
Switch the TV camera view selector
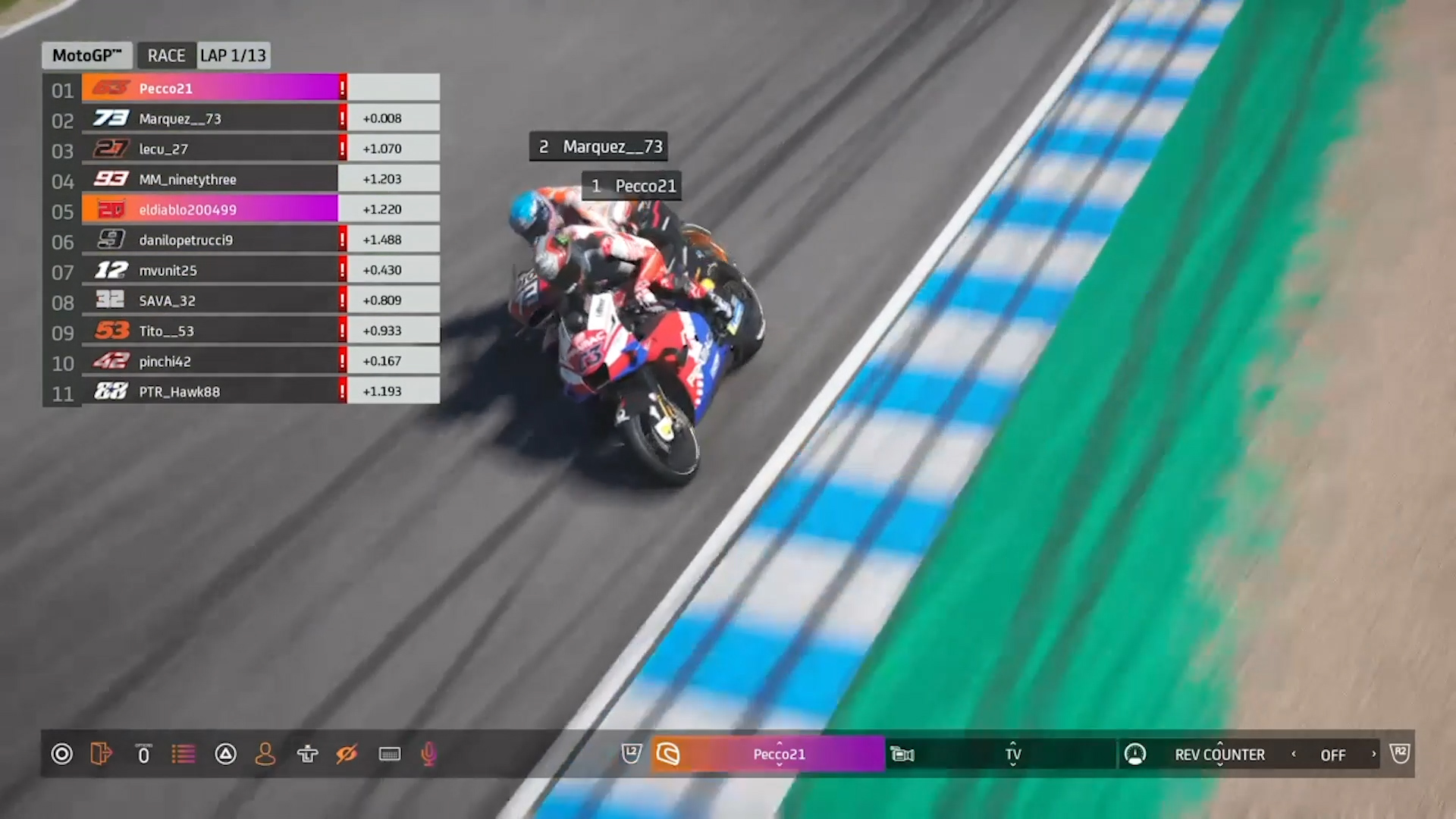1013,754
